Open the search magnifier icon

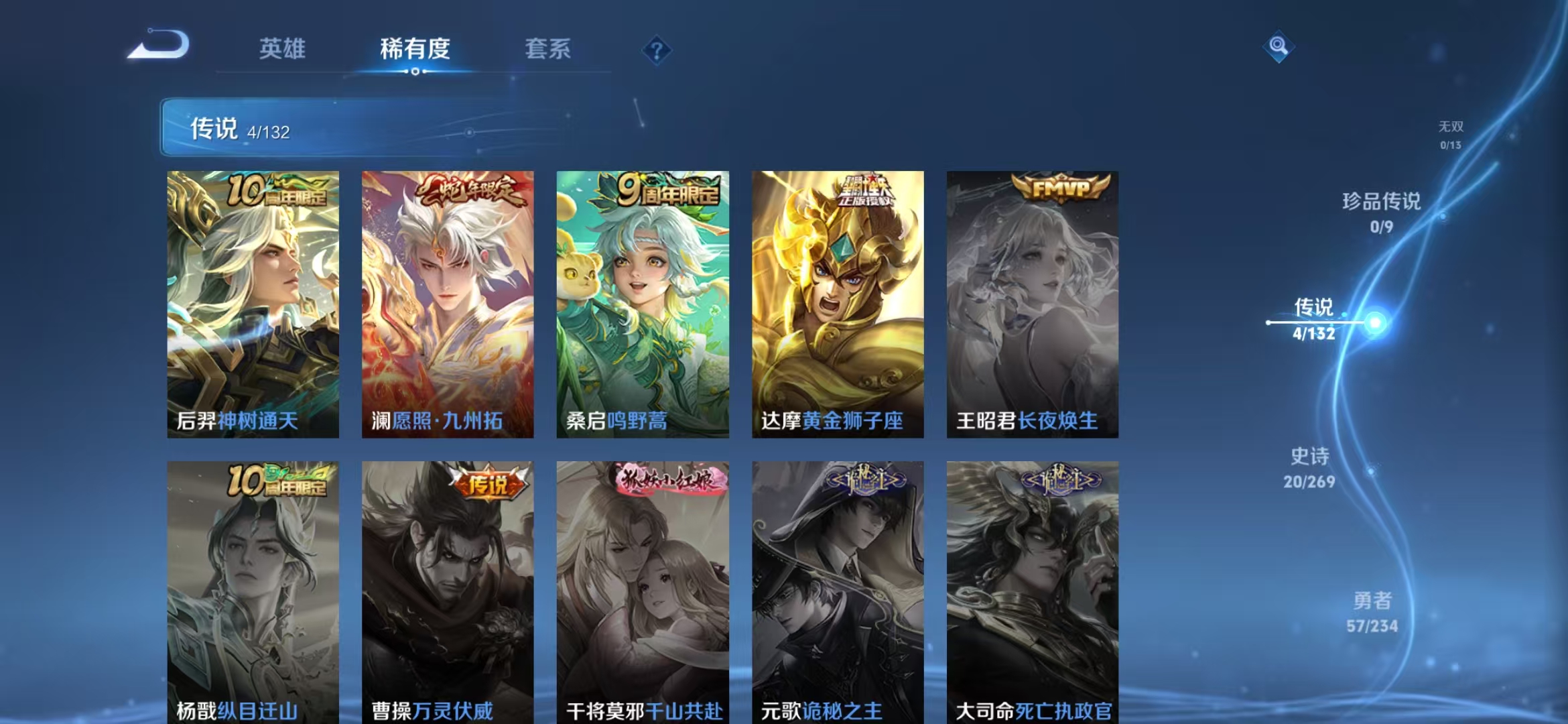[1279, 47]
